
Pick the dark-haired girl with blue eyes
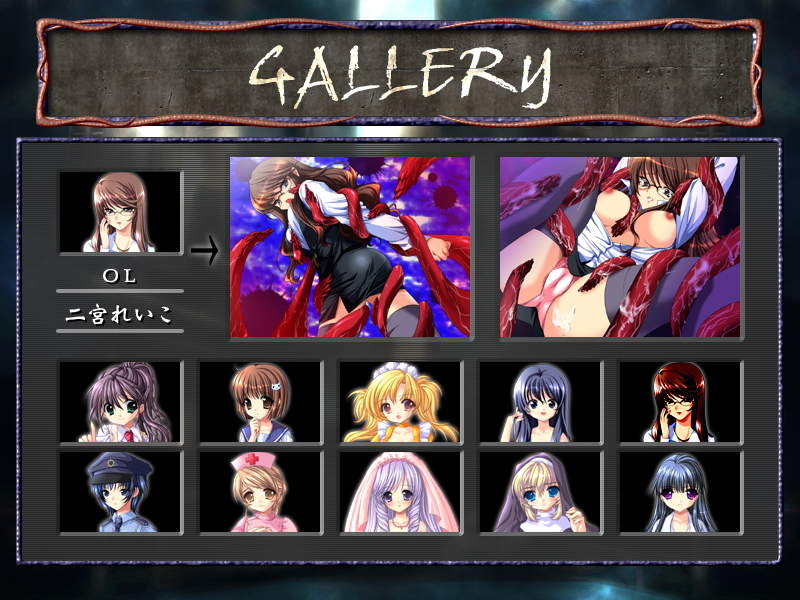point(540,402)
